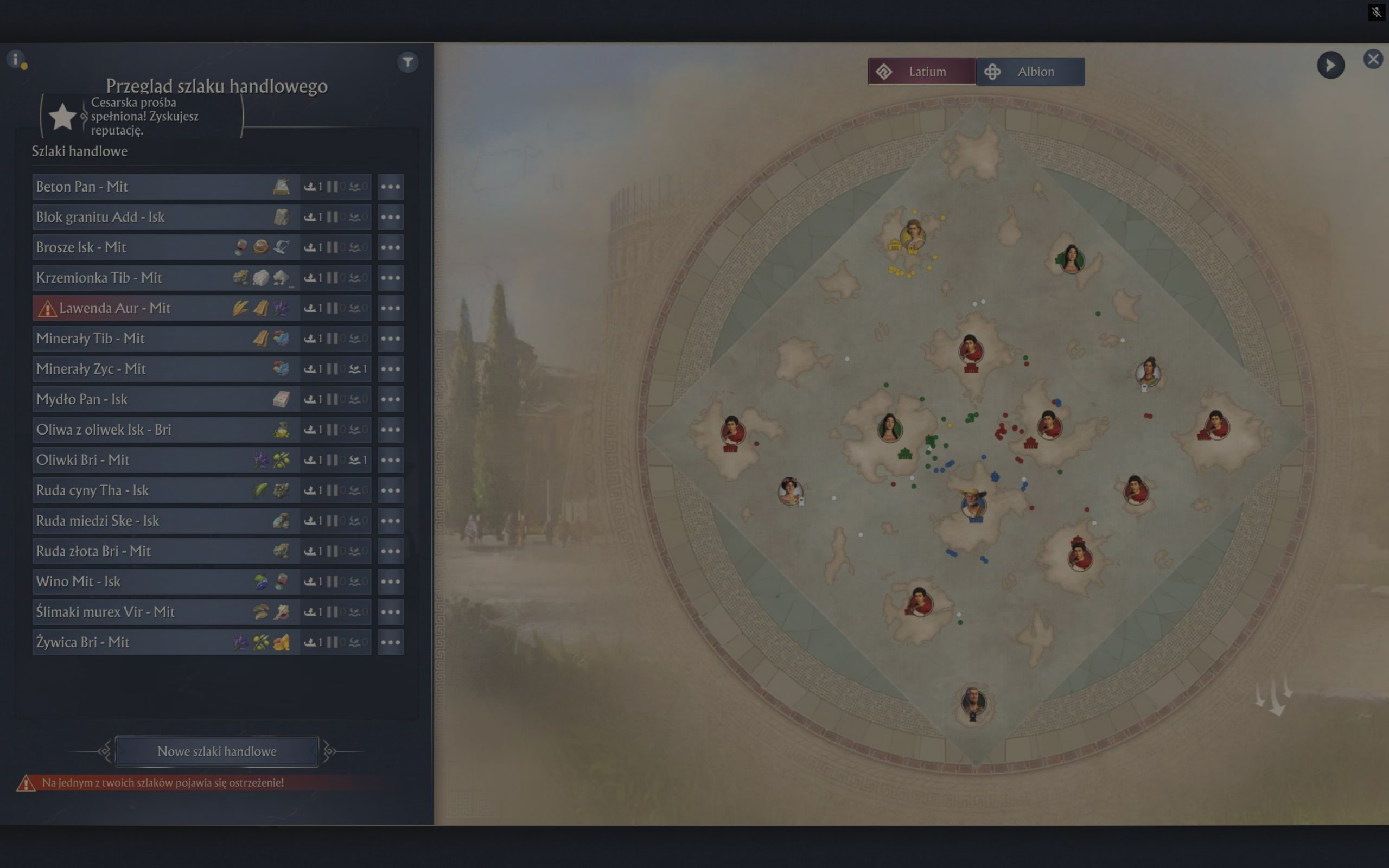The image size is (1389, 868).
Task: Open the trade route filter
Action: (407, 62)
